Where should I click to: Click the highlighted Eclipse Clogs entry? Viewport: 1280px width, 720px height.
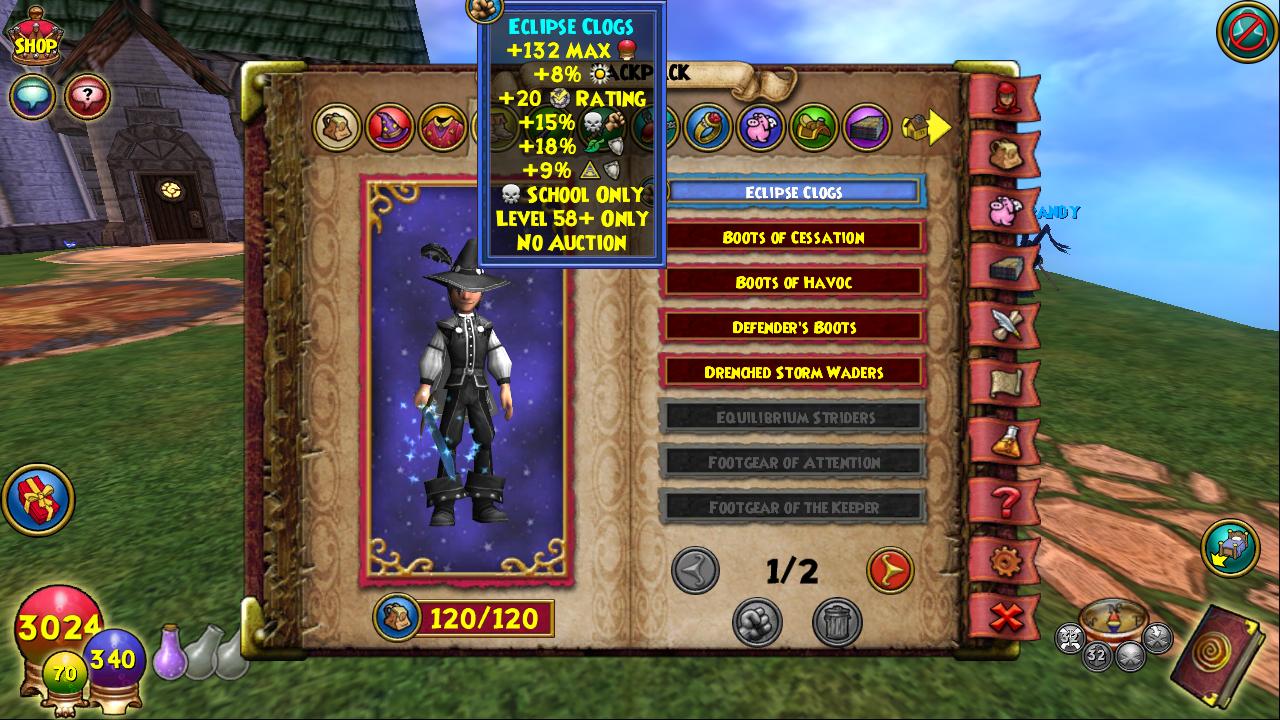click(793, 192)
